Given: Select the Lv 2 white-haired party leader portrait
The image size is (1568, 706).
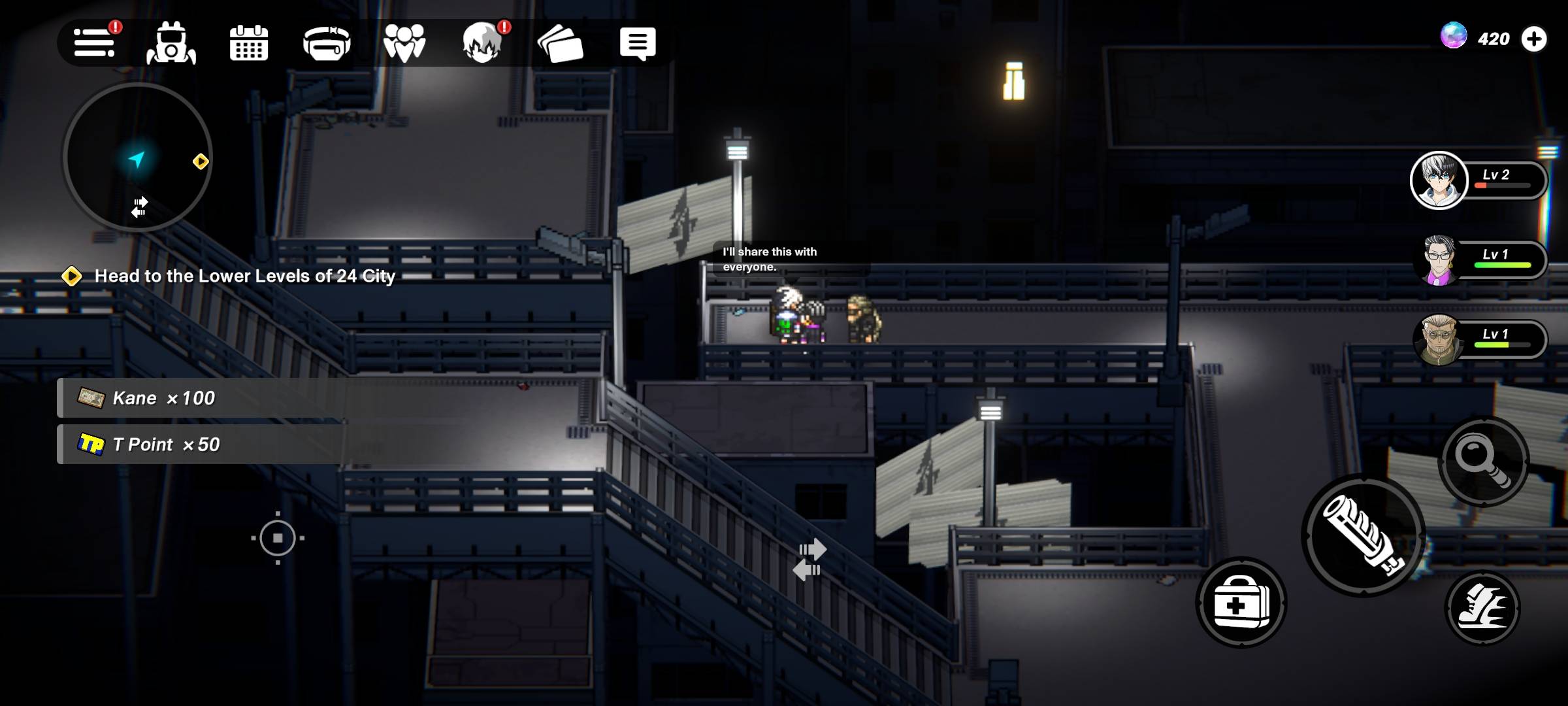Looking at the screenshot, I should coord(1439,180).
